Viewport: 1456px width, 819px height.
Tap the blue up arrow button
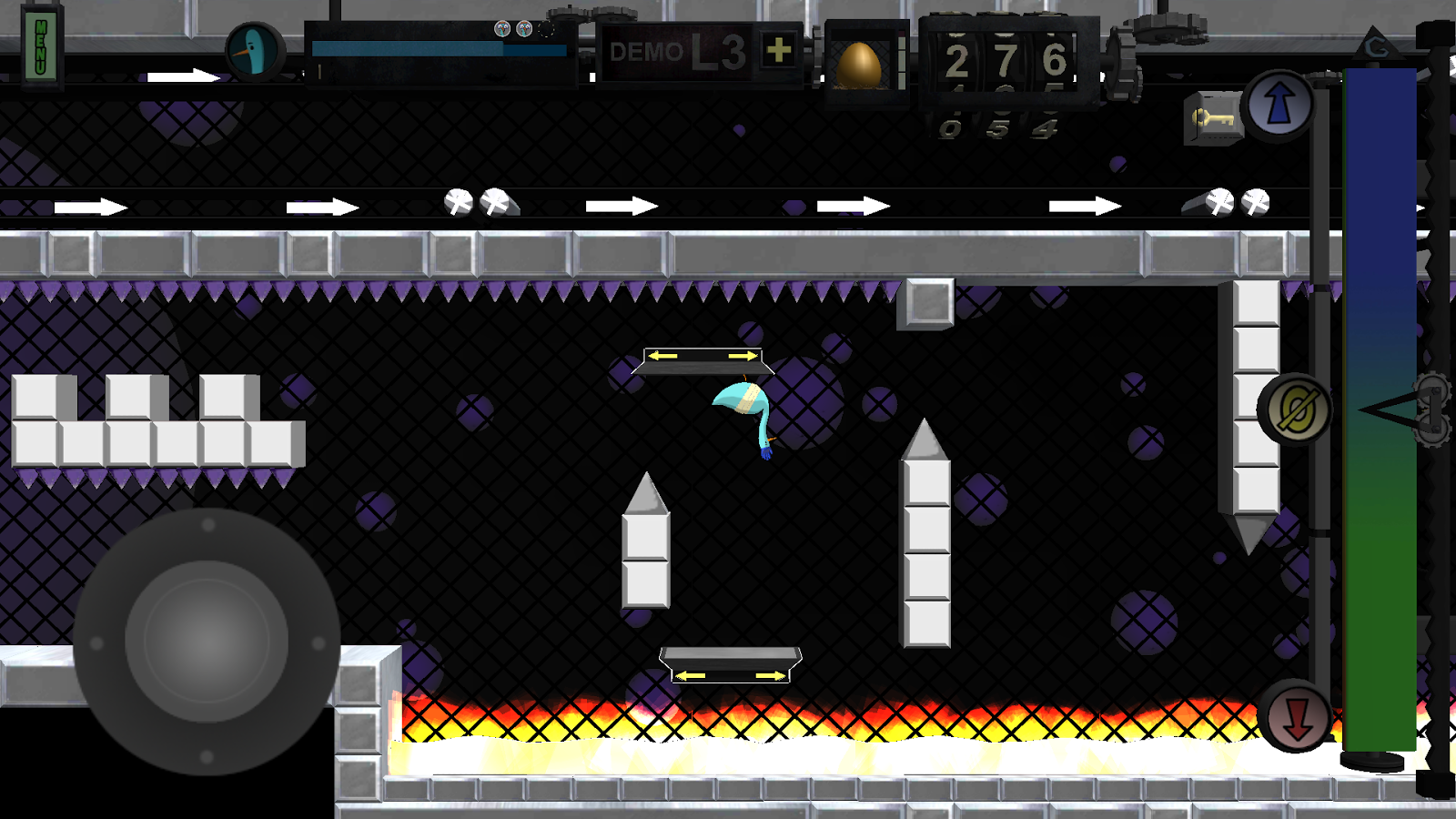[x=1279, y=105]
